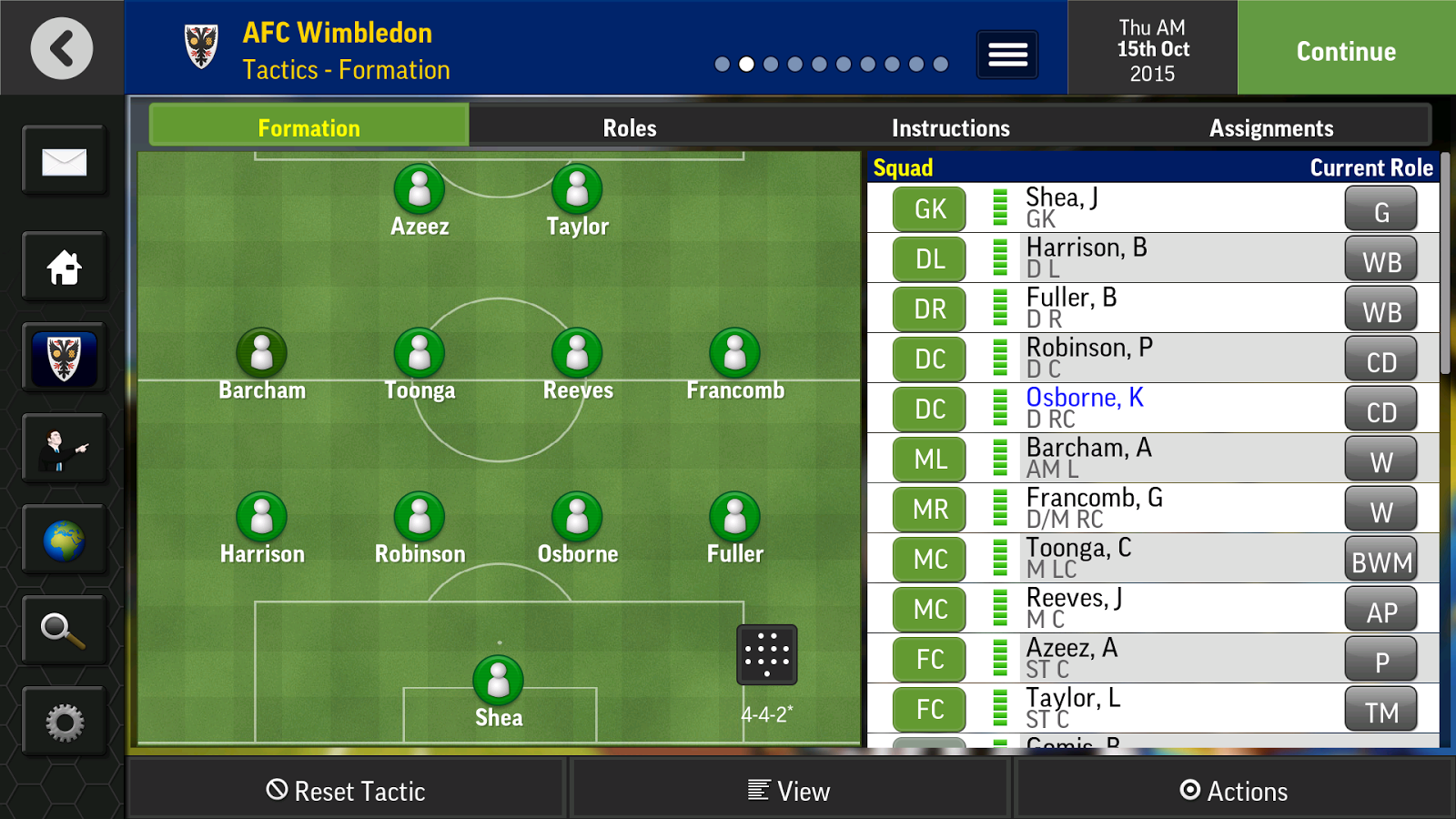Open the home screen icon
This screenshot has width=1456, height=819.
pyautogui.click(x=62, y=268)
